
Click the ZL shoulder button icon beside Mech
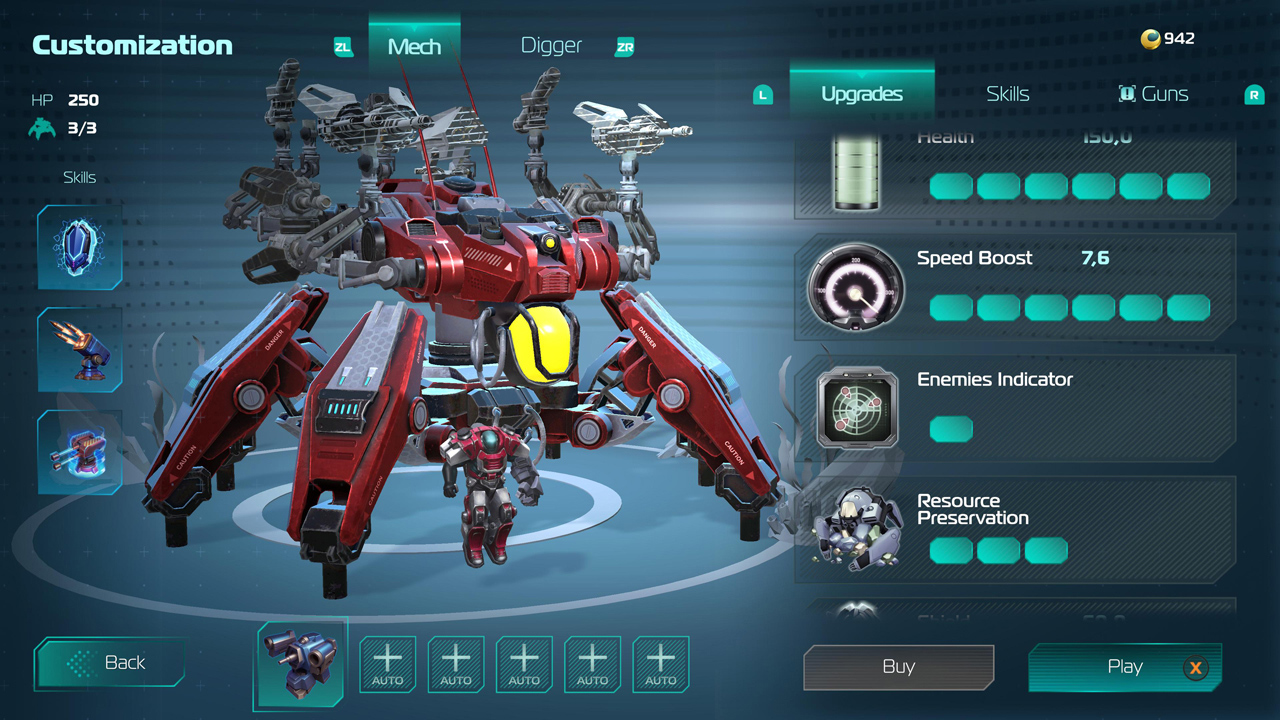[x=342, y=45]
